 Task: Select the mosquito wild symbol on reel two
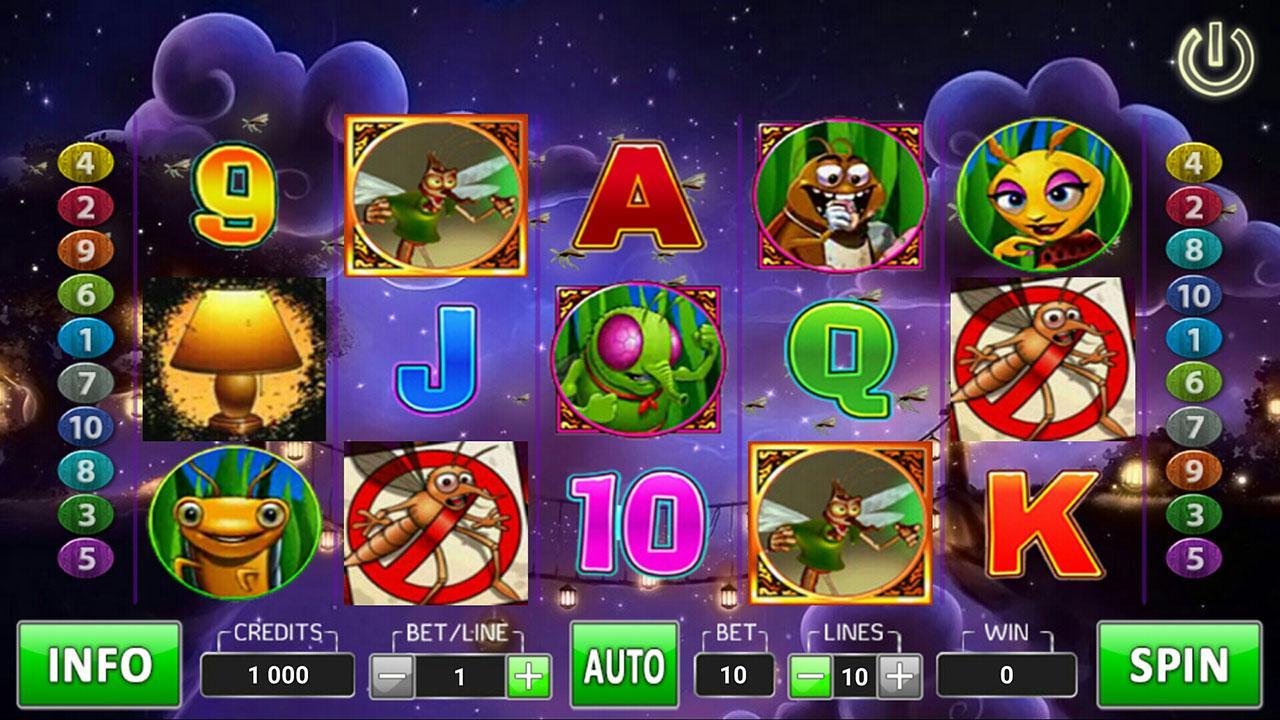pos(435,195)
